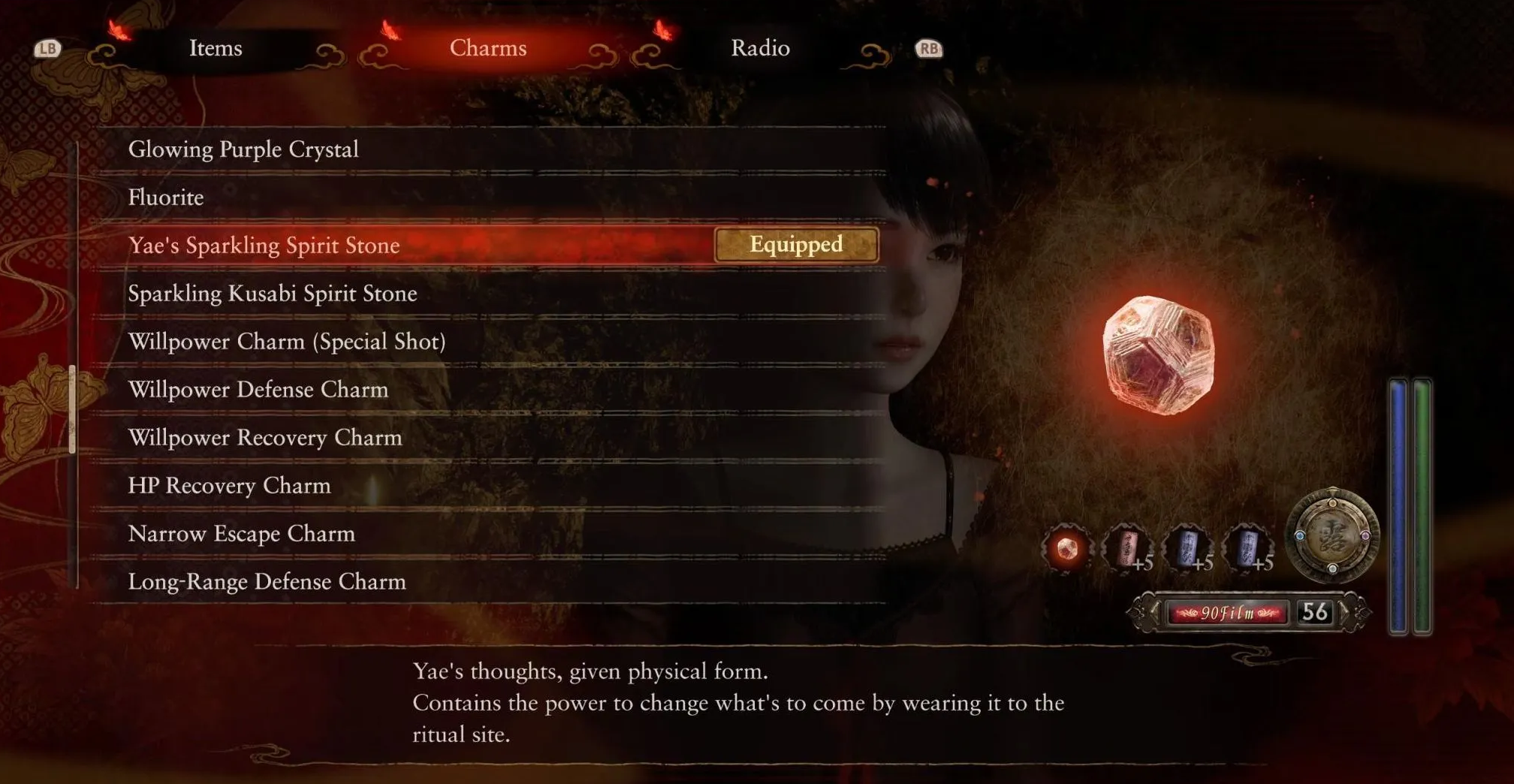Click the red charm slot icon
Screen dimensions: 1514x784
(x=1126, y=548)
